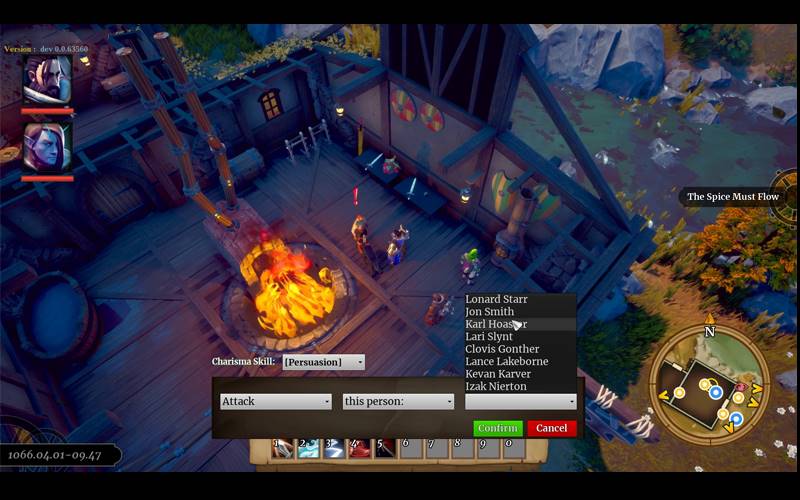Choose Kevan Karver in the list
This screenshot has height=500, width=800.
coord(498,374)
